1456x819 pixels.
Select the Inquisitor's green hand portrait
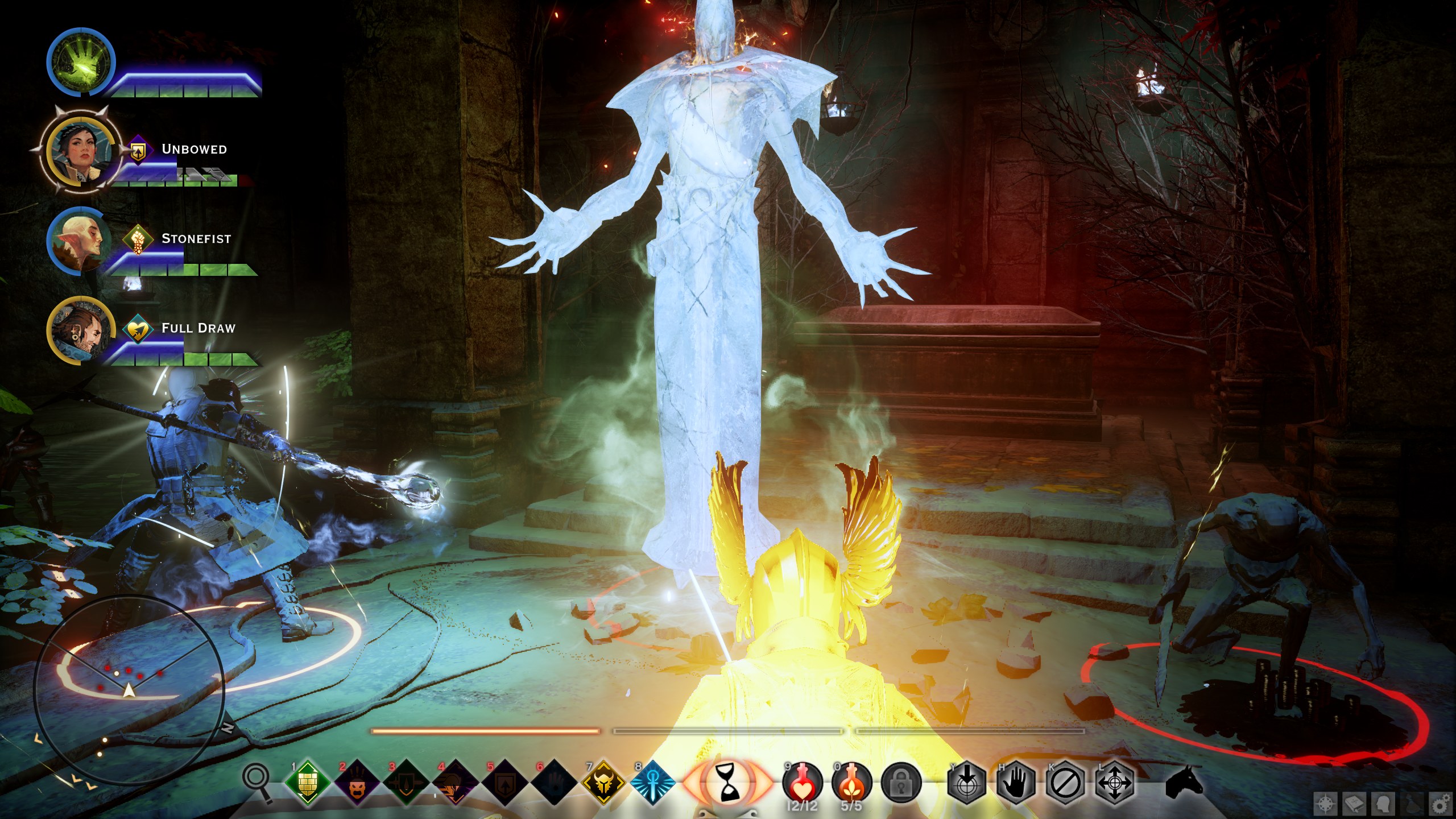coord(81,63)
